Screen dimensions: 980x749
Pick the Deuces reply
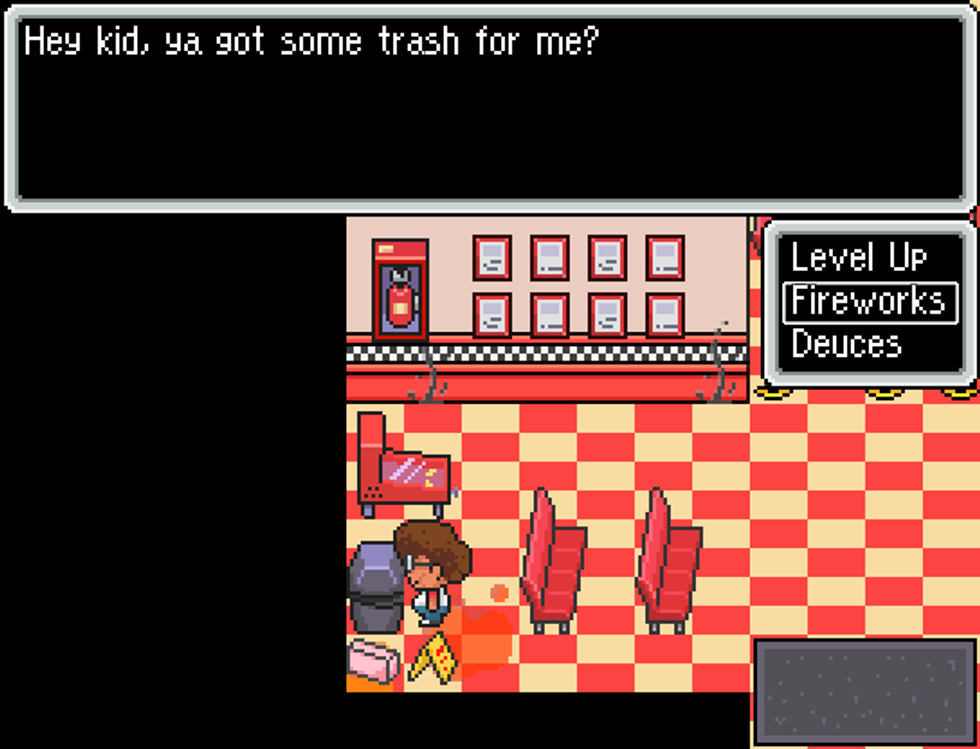point(846,344)
